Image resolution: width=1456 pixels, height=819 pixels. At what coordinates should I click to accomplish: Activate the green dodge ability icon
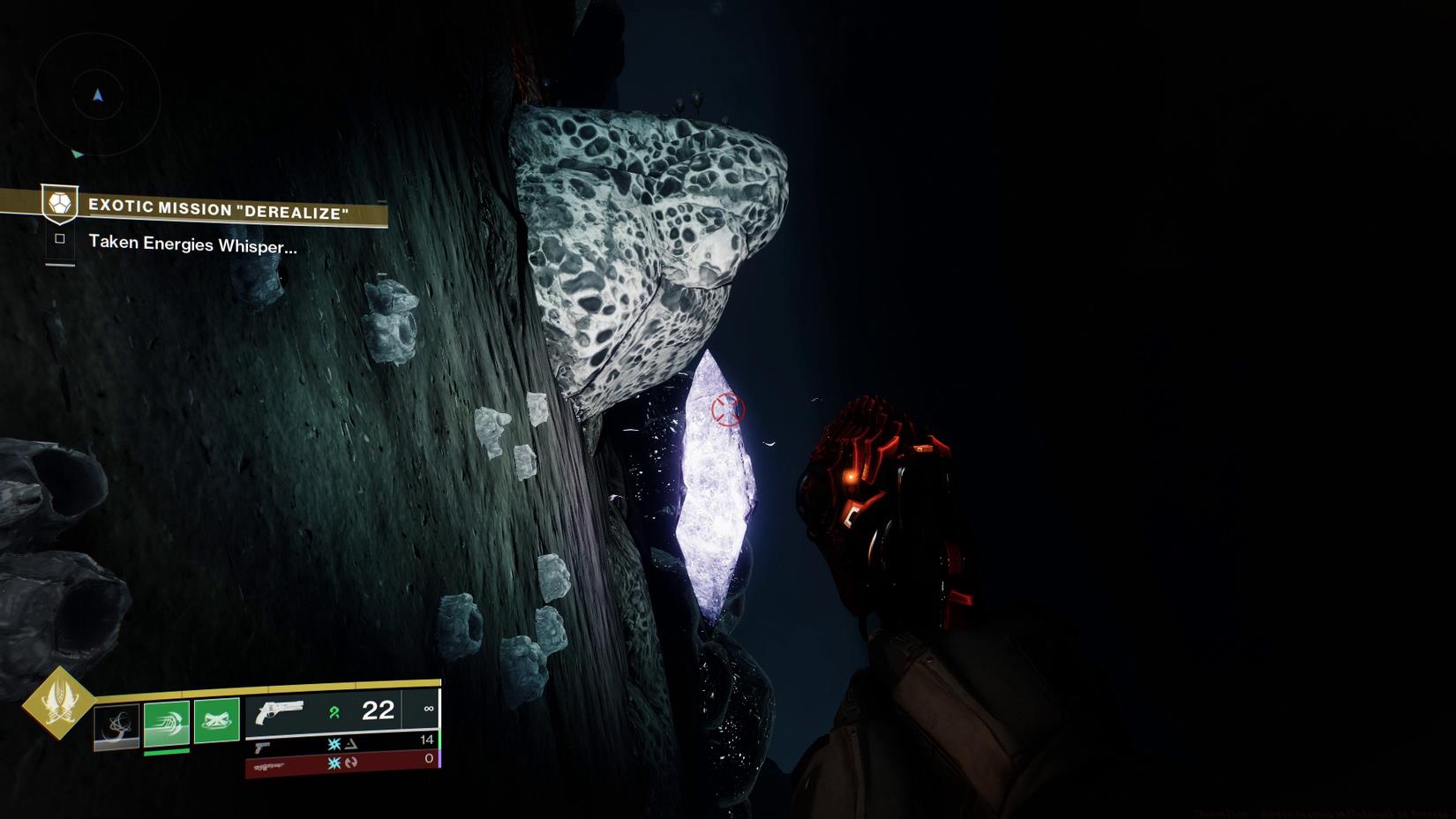point(166,722)
